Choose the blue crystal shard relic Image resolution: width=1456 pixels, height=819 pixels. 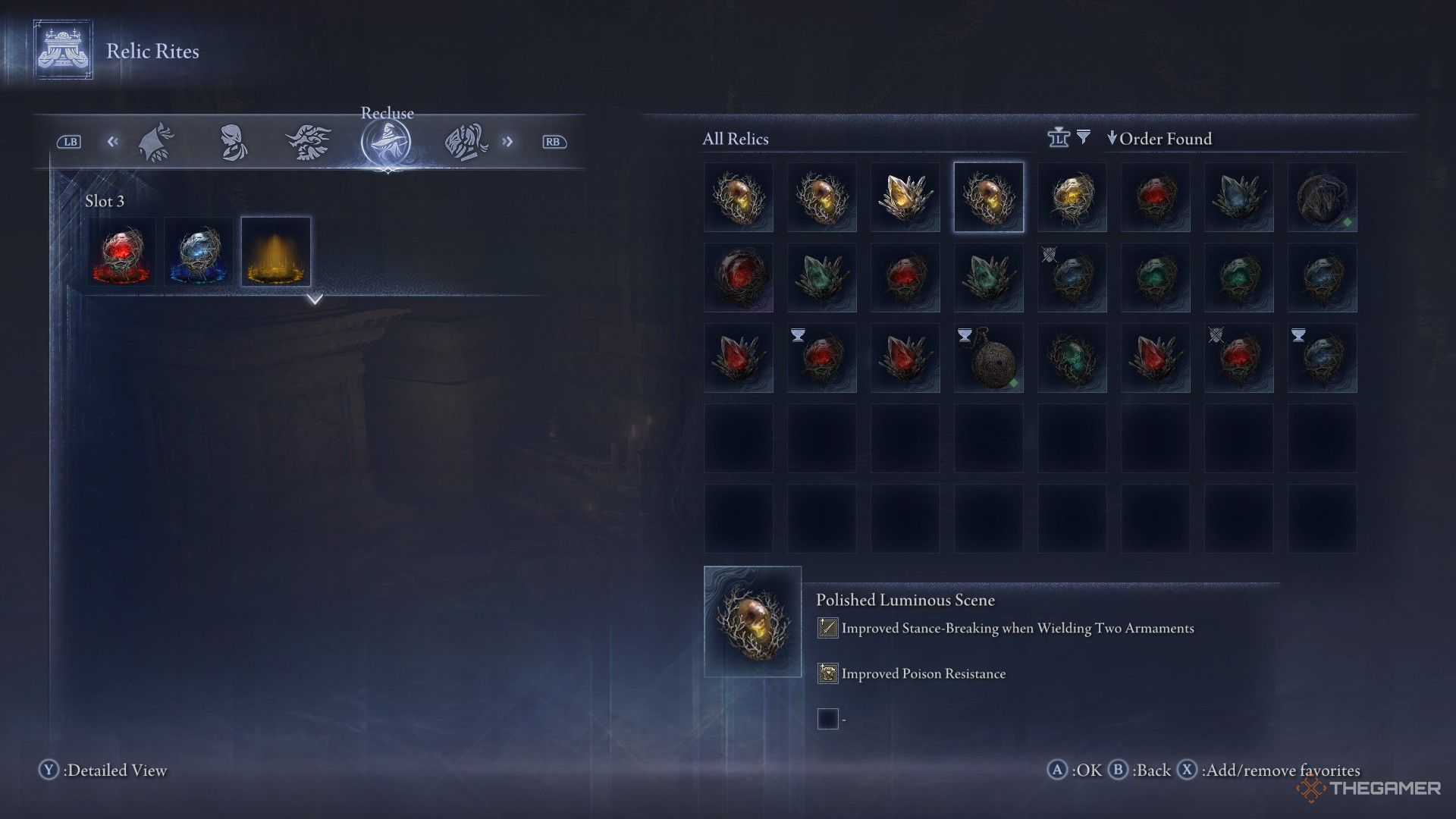(x=1239, y=197)
